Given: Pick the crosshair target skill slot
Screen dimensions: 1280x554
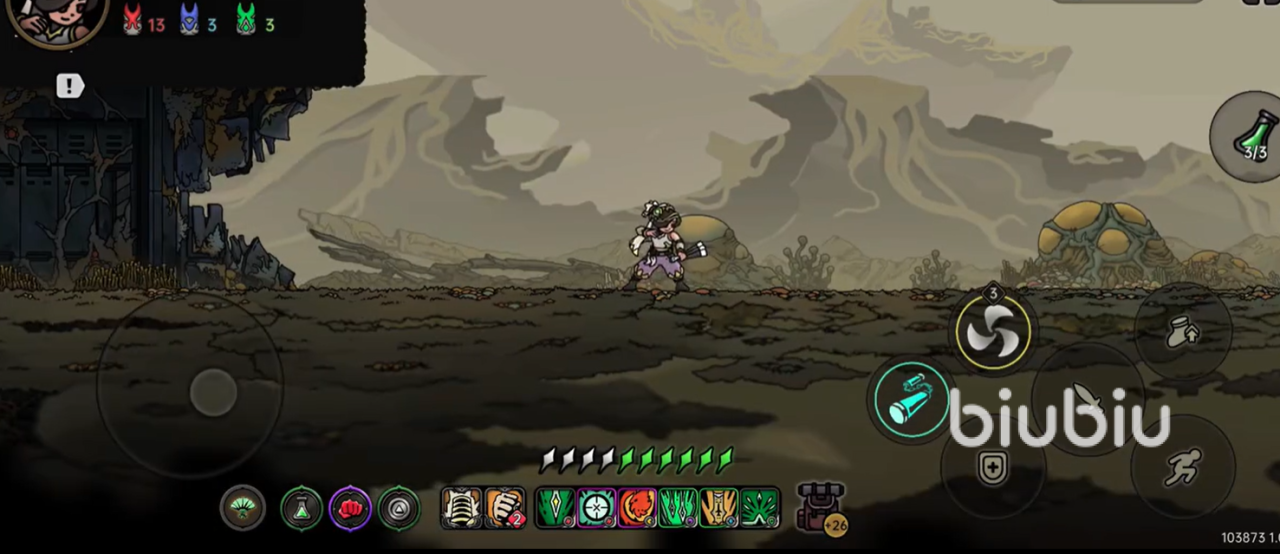Looking at the screenshot, I should click(597, 508).
